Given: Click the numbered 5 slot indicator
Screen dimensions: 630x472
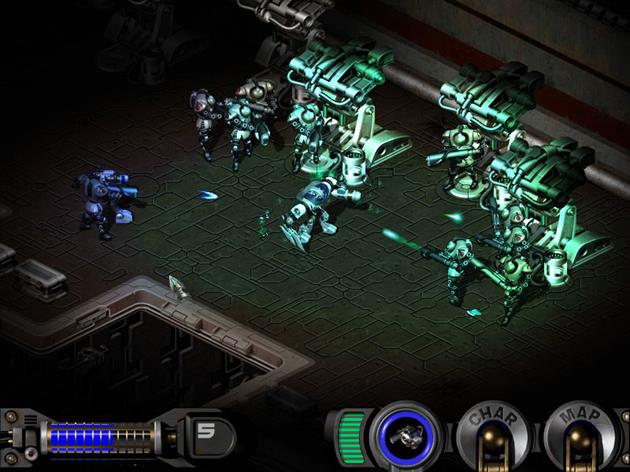Looking at the screenshot, I should 208,433.
